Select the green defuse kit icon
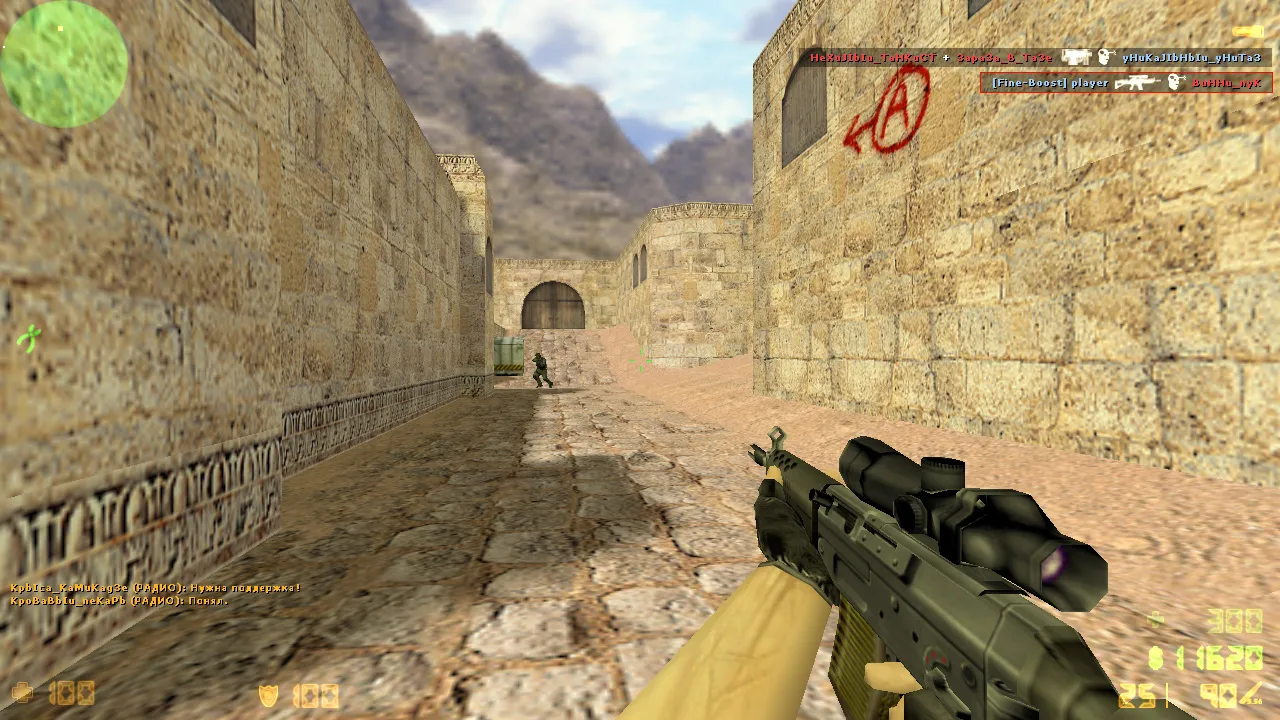The height and width of the screenshot is (720, 1280). (30, 339)
